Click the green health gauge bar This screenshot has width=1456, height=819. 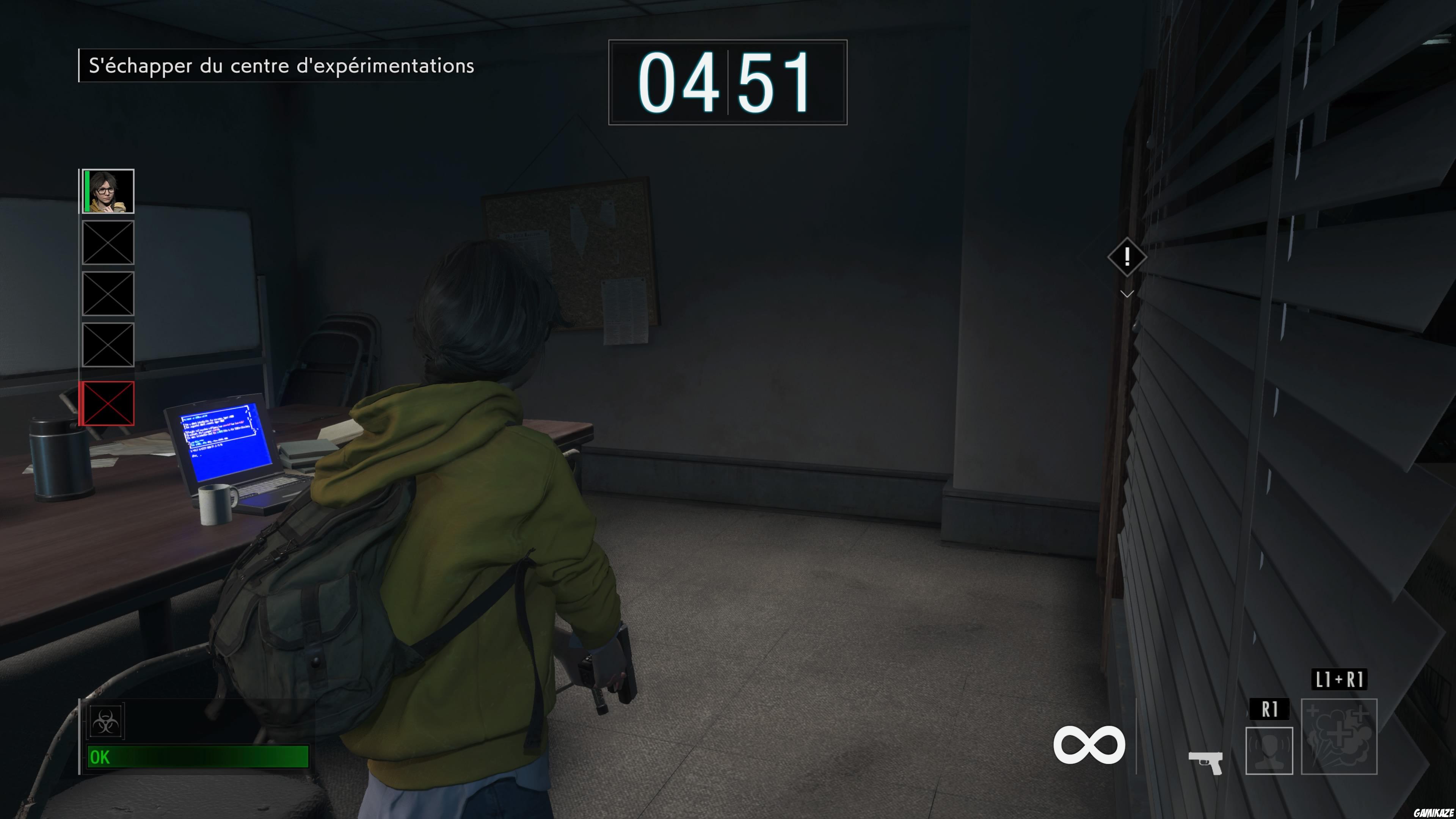pos(198,758)
